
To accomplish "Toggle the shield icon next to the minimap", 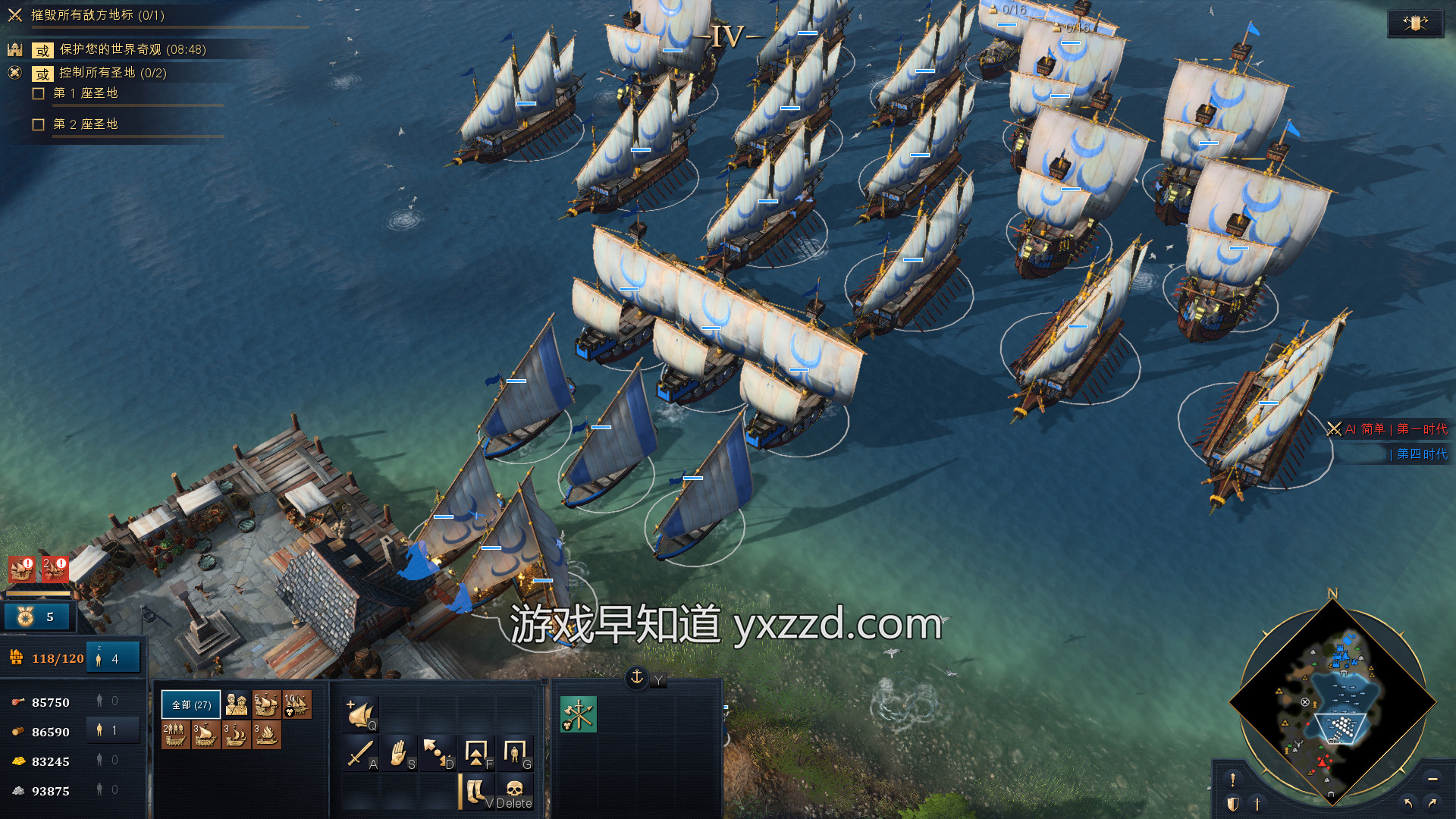I will pyautogui.click(x=1233, y=802).
